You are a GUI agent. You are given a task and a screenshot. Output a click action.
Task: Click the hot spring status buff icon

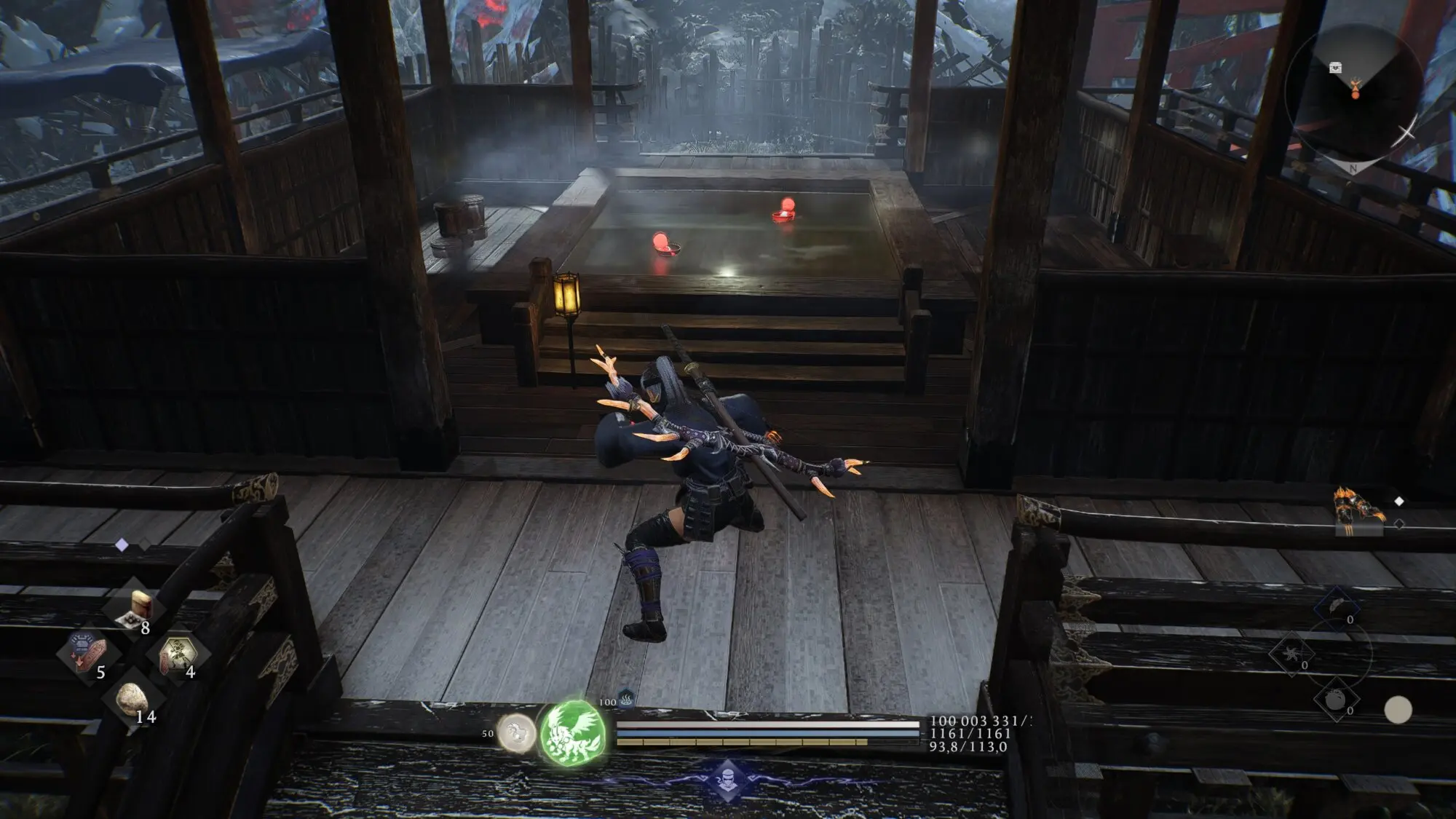pyautogui.click(x=626, y=699)
